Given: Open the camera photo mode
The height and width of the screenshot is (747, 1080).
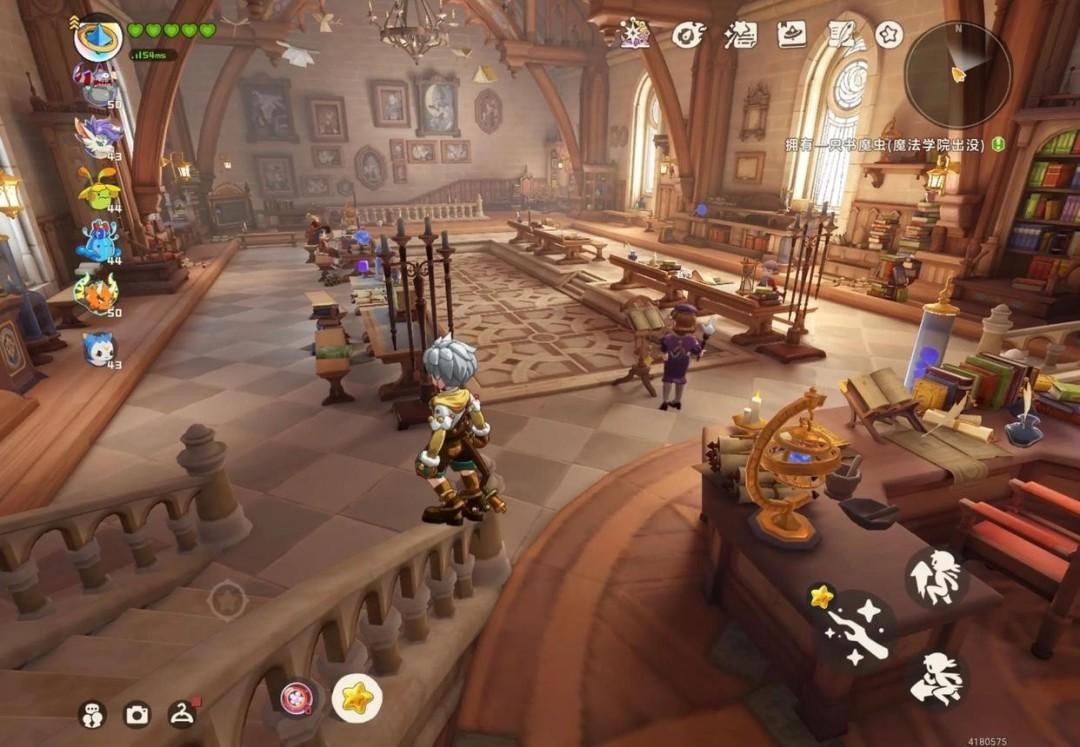Looking at the screenshot, I should [x=136, y=714].
